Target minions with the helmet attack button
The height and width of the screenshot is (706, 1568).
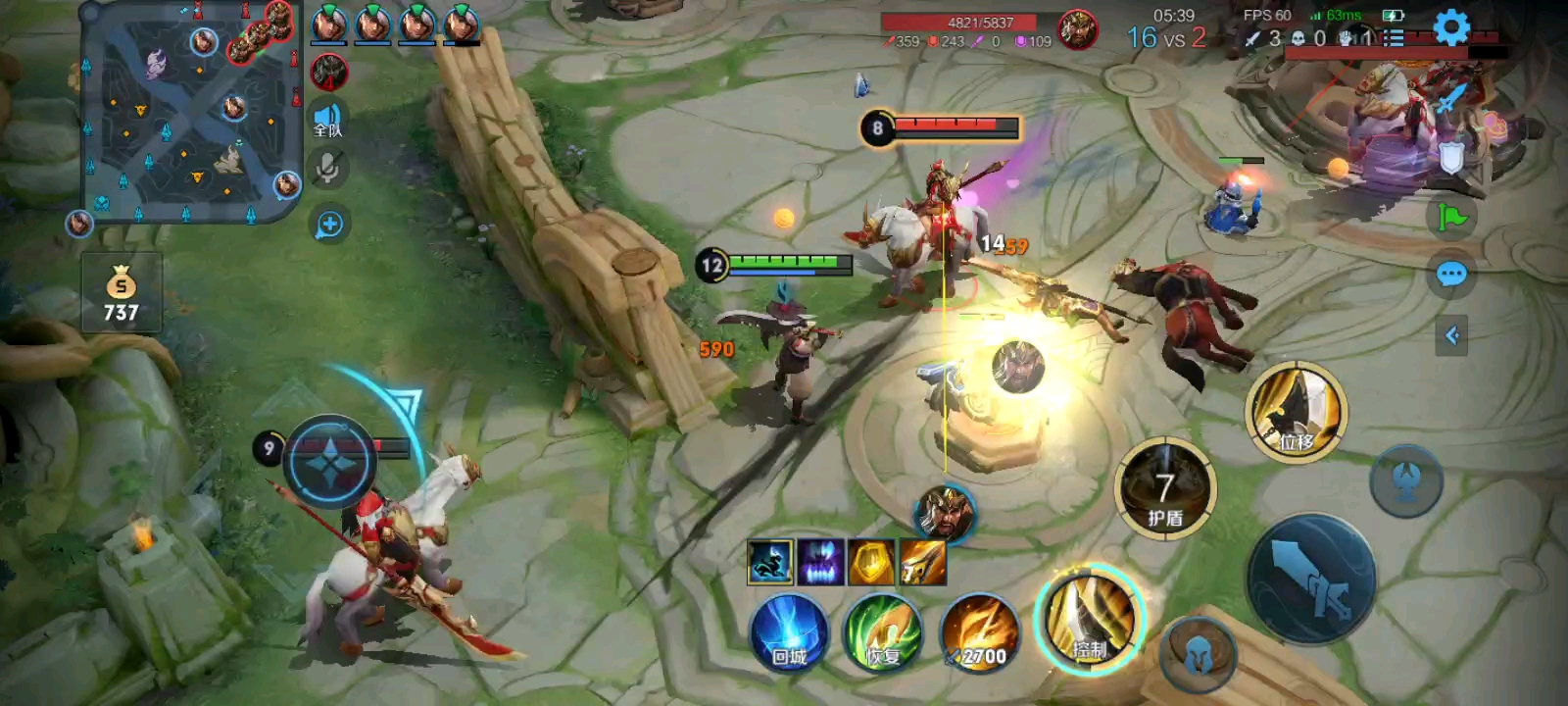[x=1198, y=656]
